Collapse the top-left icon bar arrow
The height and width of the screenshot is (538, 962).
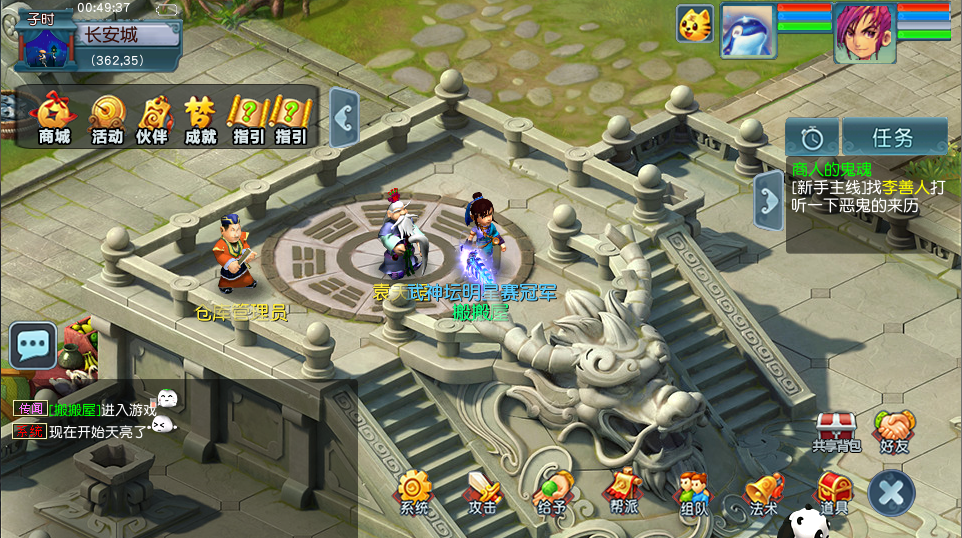(x=344, y=118)
